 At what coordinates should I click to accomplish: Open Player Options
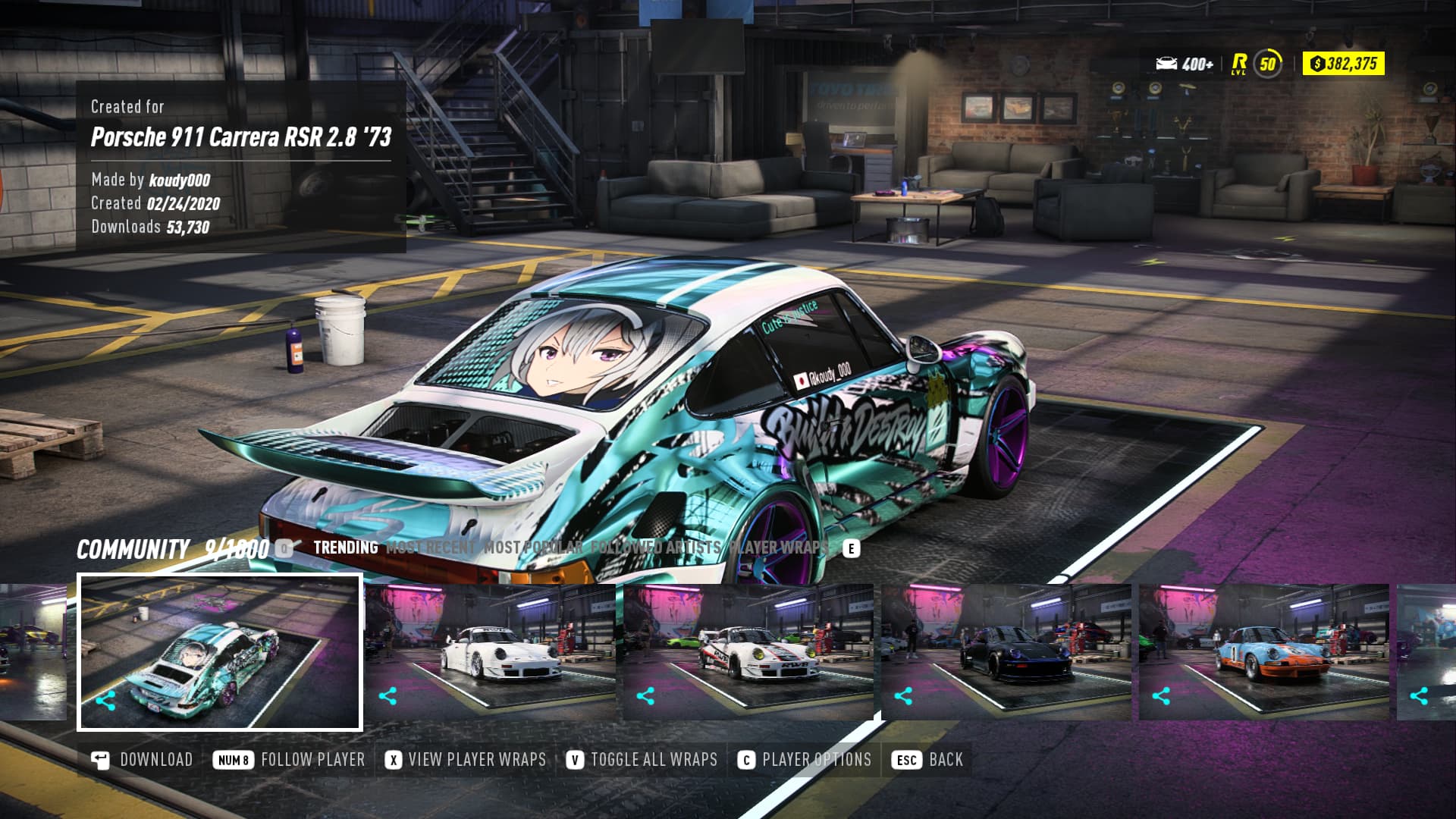(805, 760)
